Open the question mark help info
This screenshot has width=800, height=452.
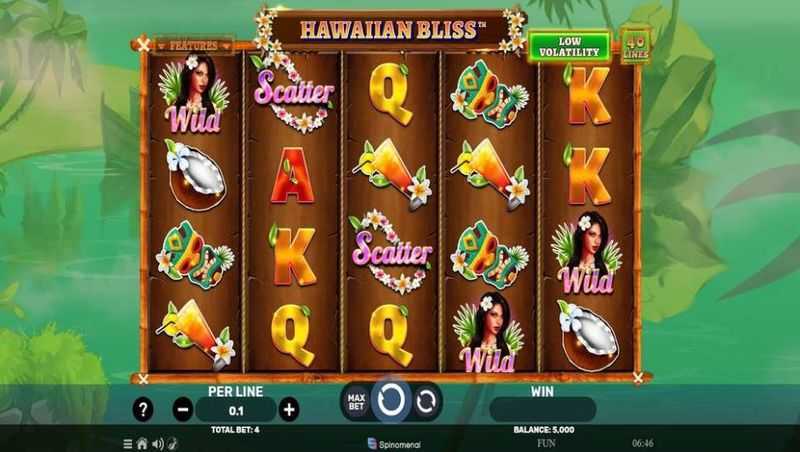tap(144, 408)
